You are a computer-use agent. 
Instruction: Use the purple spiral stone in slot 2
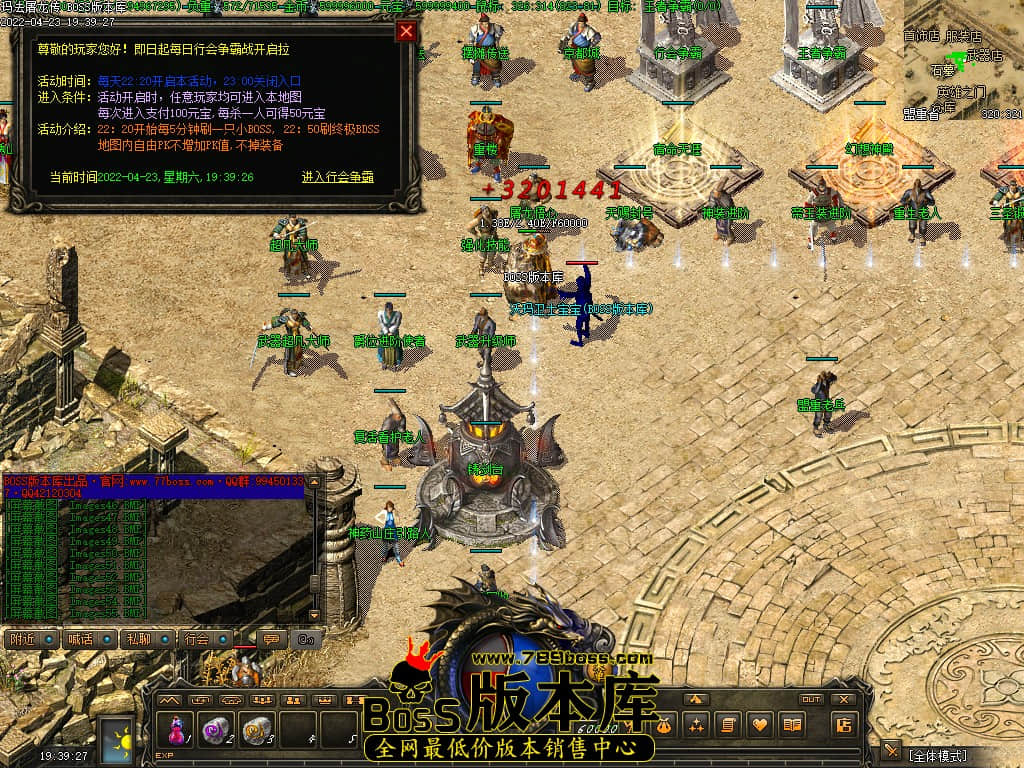point(216,730)
